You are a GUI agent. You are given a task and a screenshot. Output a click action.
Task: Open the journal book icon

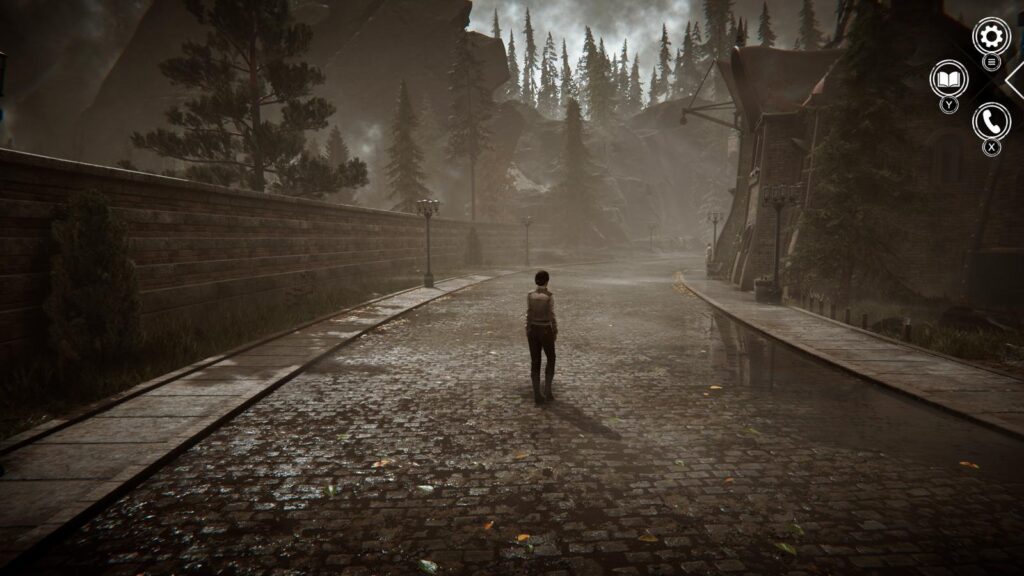click(948, 79)
